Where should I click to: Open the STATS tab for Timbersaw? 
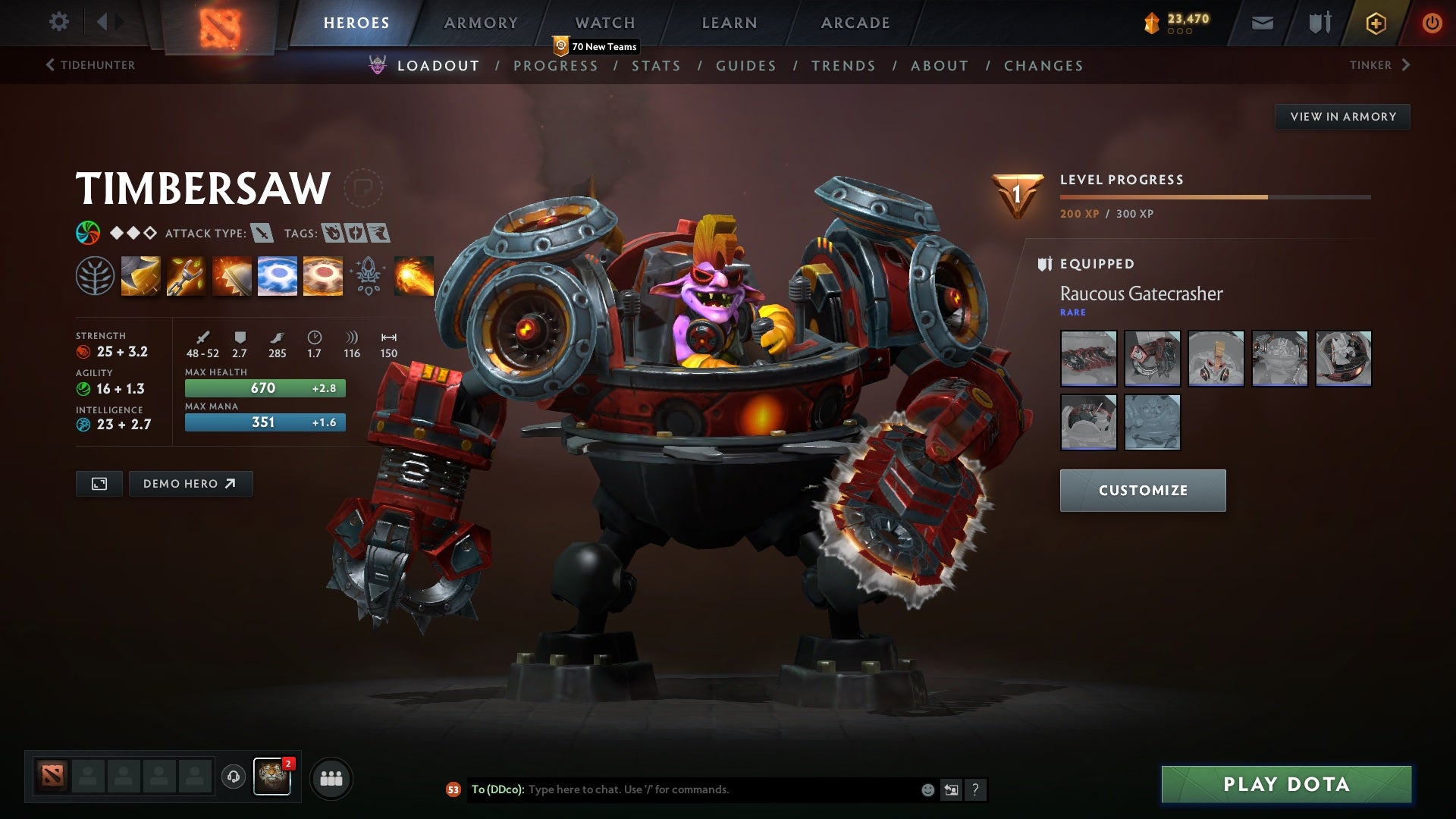click(x=657, y=66)
